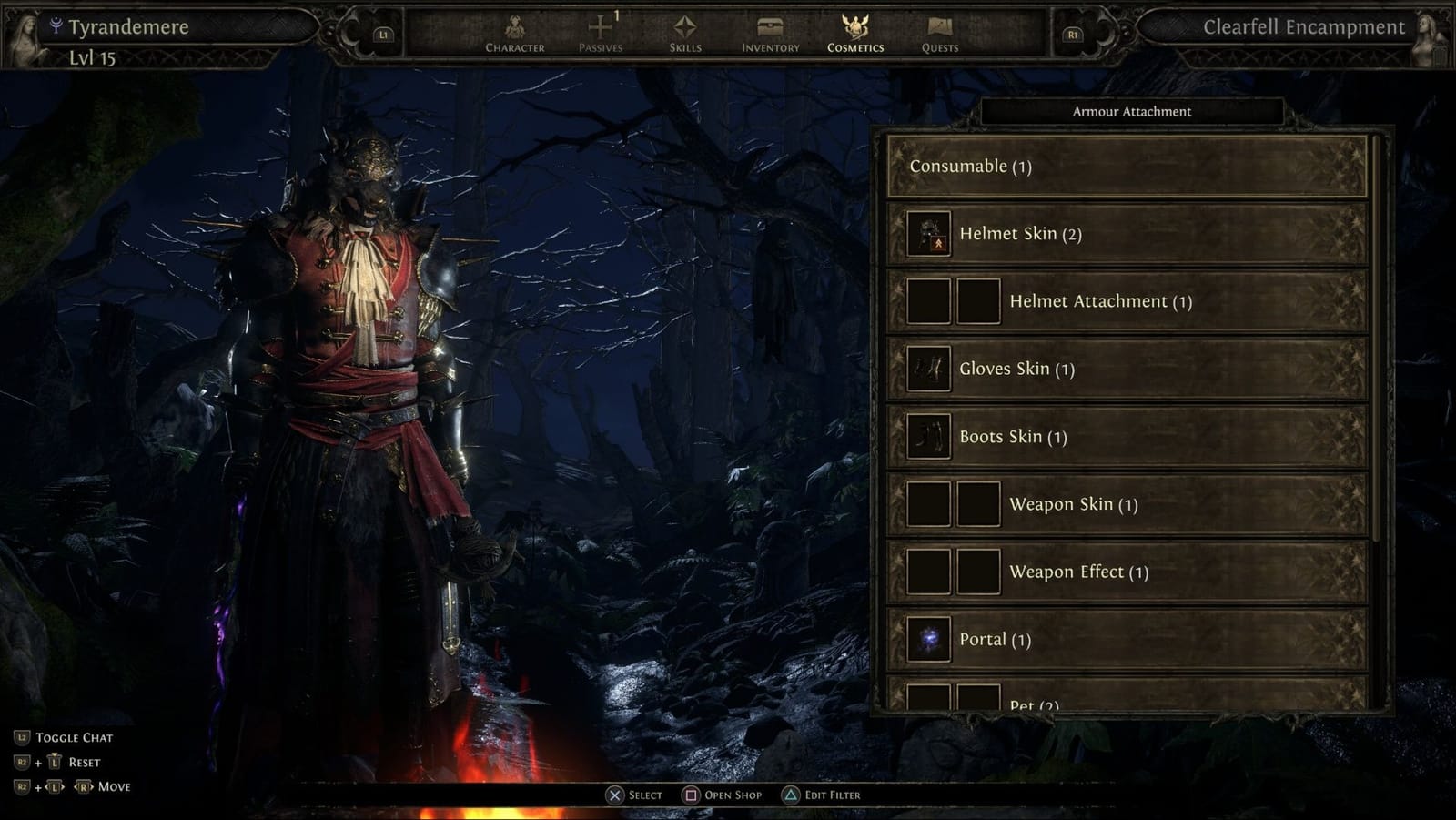The height and width of the screenshot is (820, 1456).
Task: Open the Quests map icon
Action: 938,27
